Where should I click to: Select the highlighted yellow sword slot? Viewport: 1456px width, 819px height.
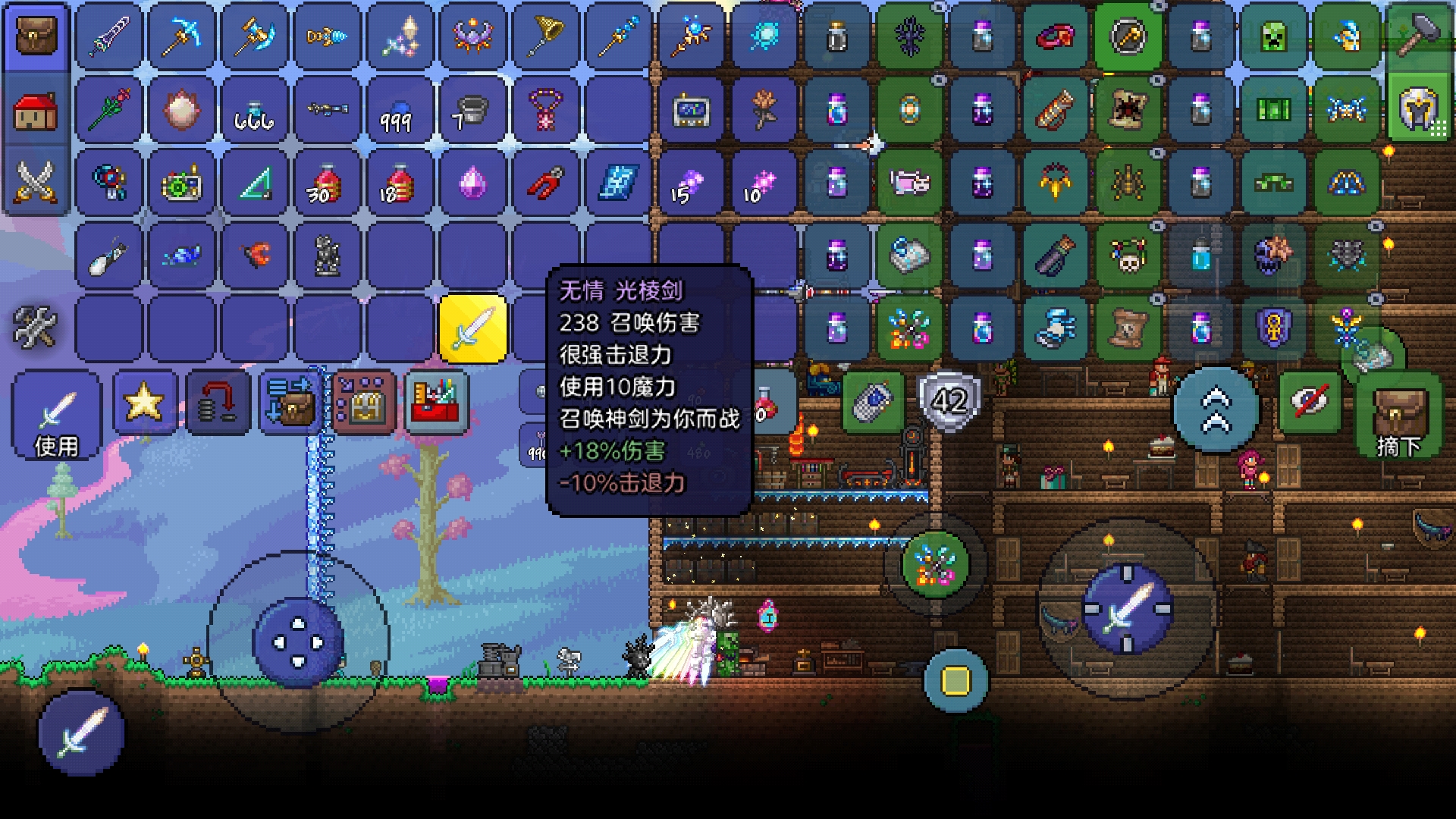pos(472,329)
